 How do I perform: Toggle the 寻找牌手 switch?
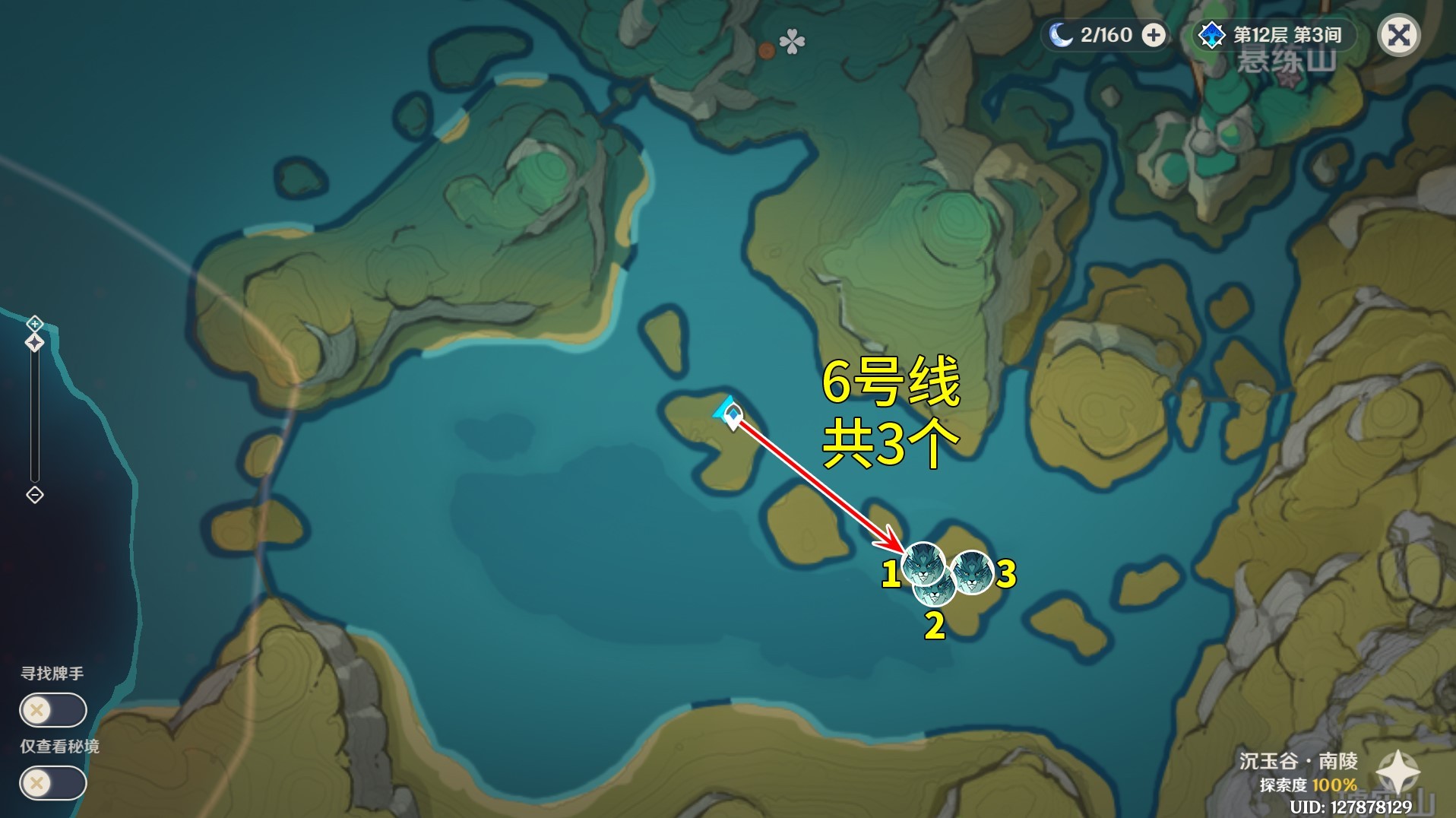click(52, 711)
